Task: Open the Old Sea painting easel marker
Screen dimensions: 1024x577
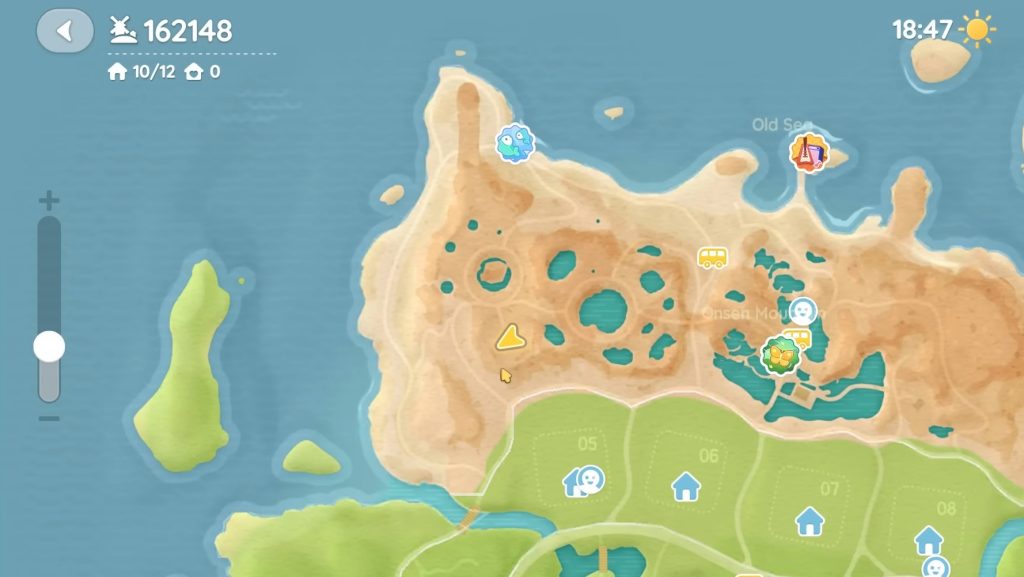Action: point(809,153)
